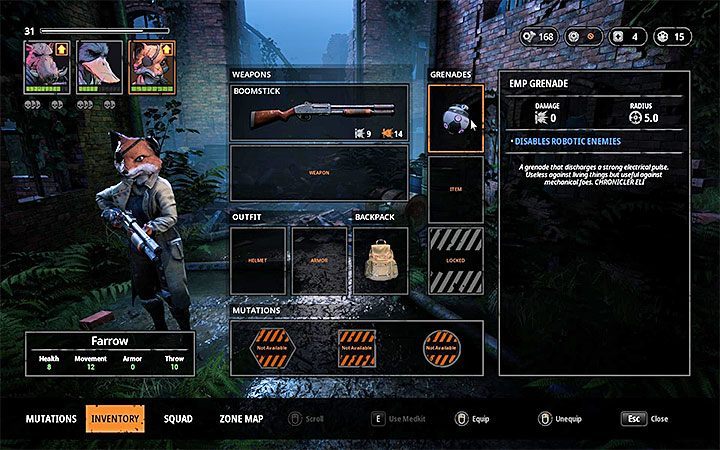Click the Locked grenade slot

[x=455, y=260]
